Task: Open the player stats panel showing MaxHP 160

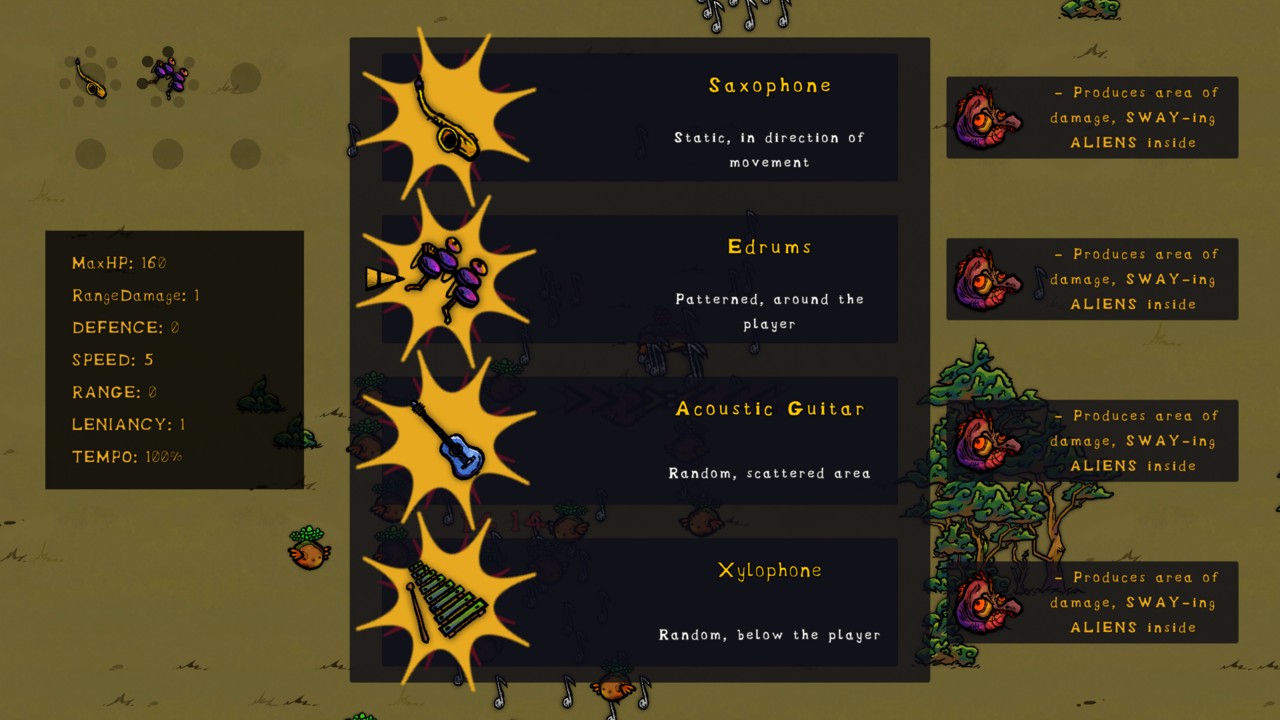Action: point(174,360)
